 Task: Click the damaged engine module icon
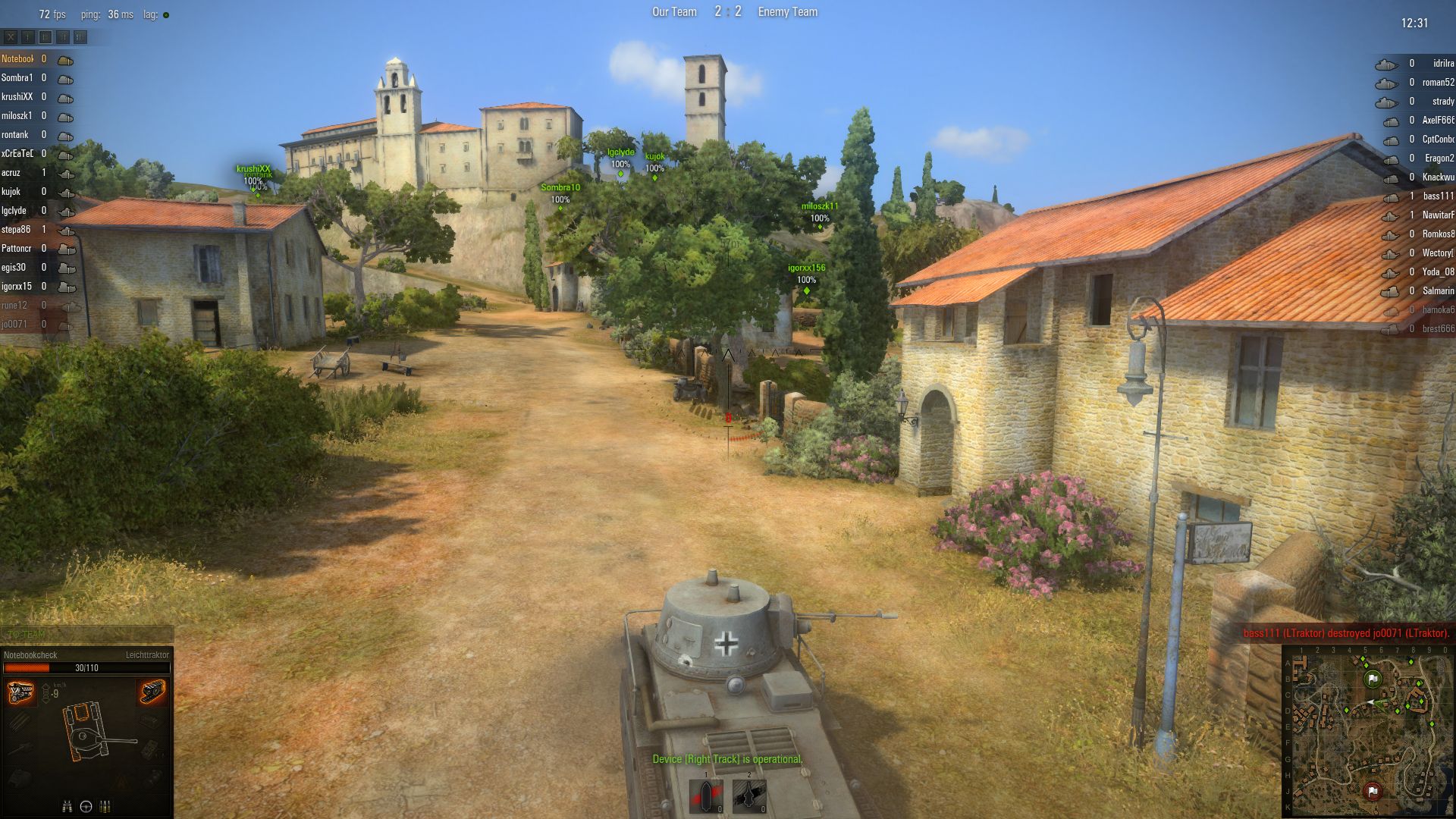pos(20,692)
